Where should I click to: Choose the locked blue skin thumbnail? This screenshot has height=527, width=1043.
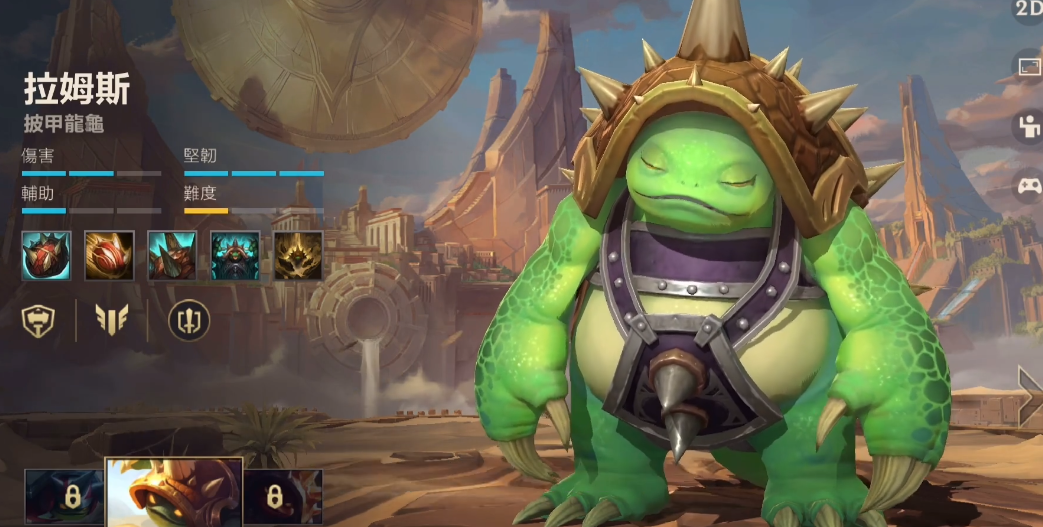64,496
